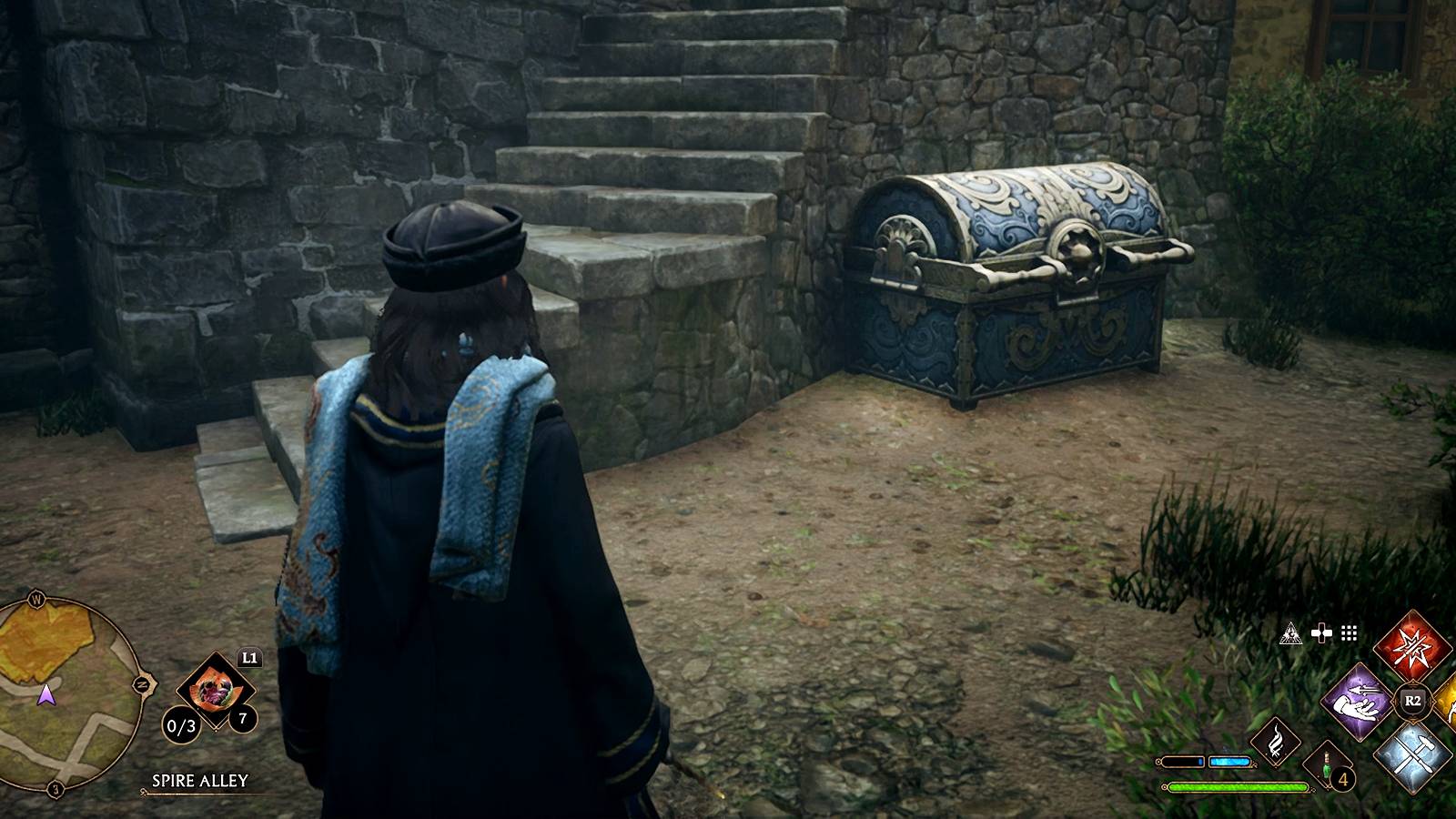Cast the purple Accio spell icon
Viewport: 1456px width, 819px height.
tap(1357, 701)
